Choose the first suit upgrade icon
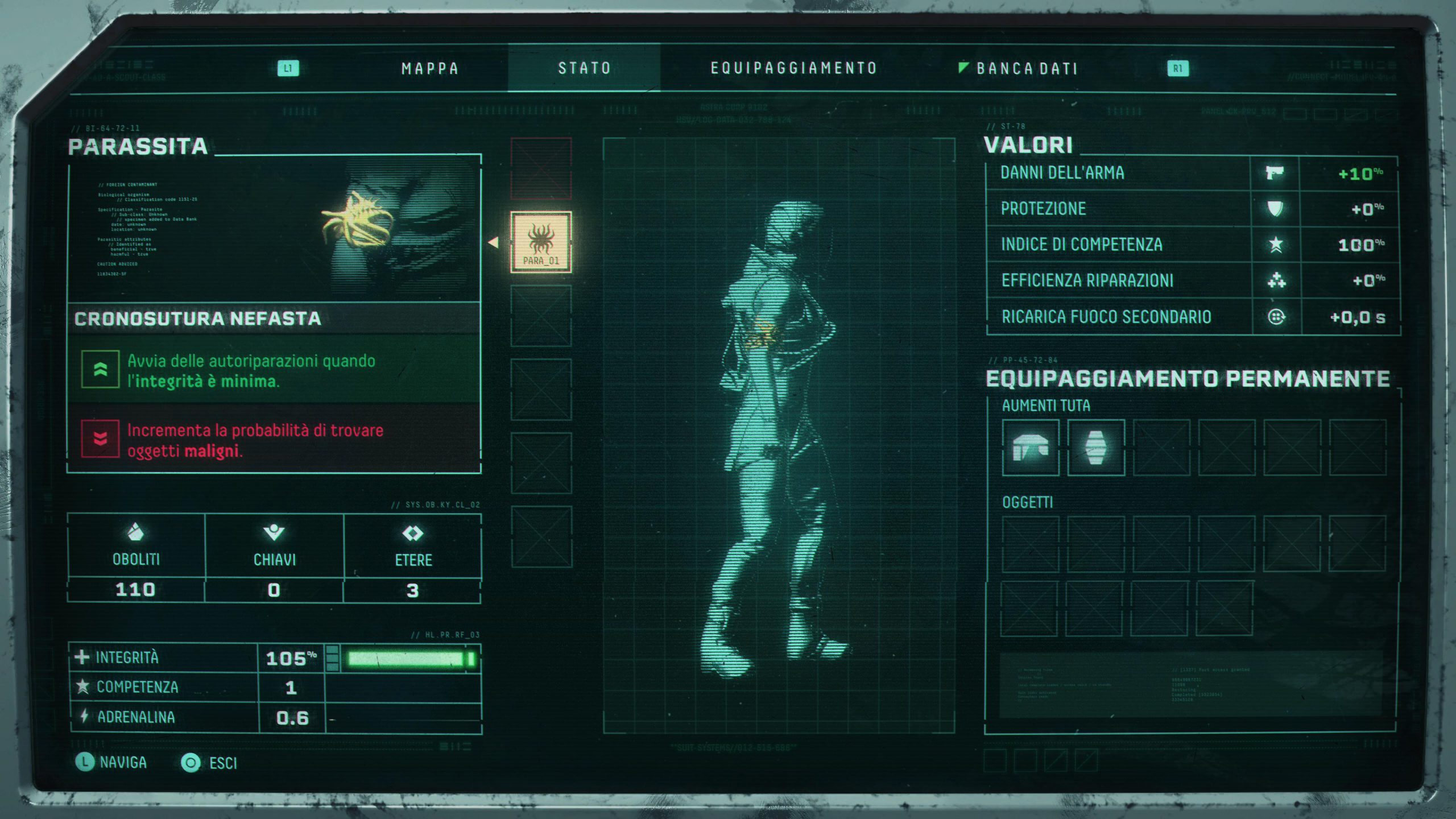The image size is (1456, 819). click(x=1031, y=448)
